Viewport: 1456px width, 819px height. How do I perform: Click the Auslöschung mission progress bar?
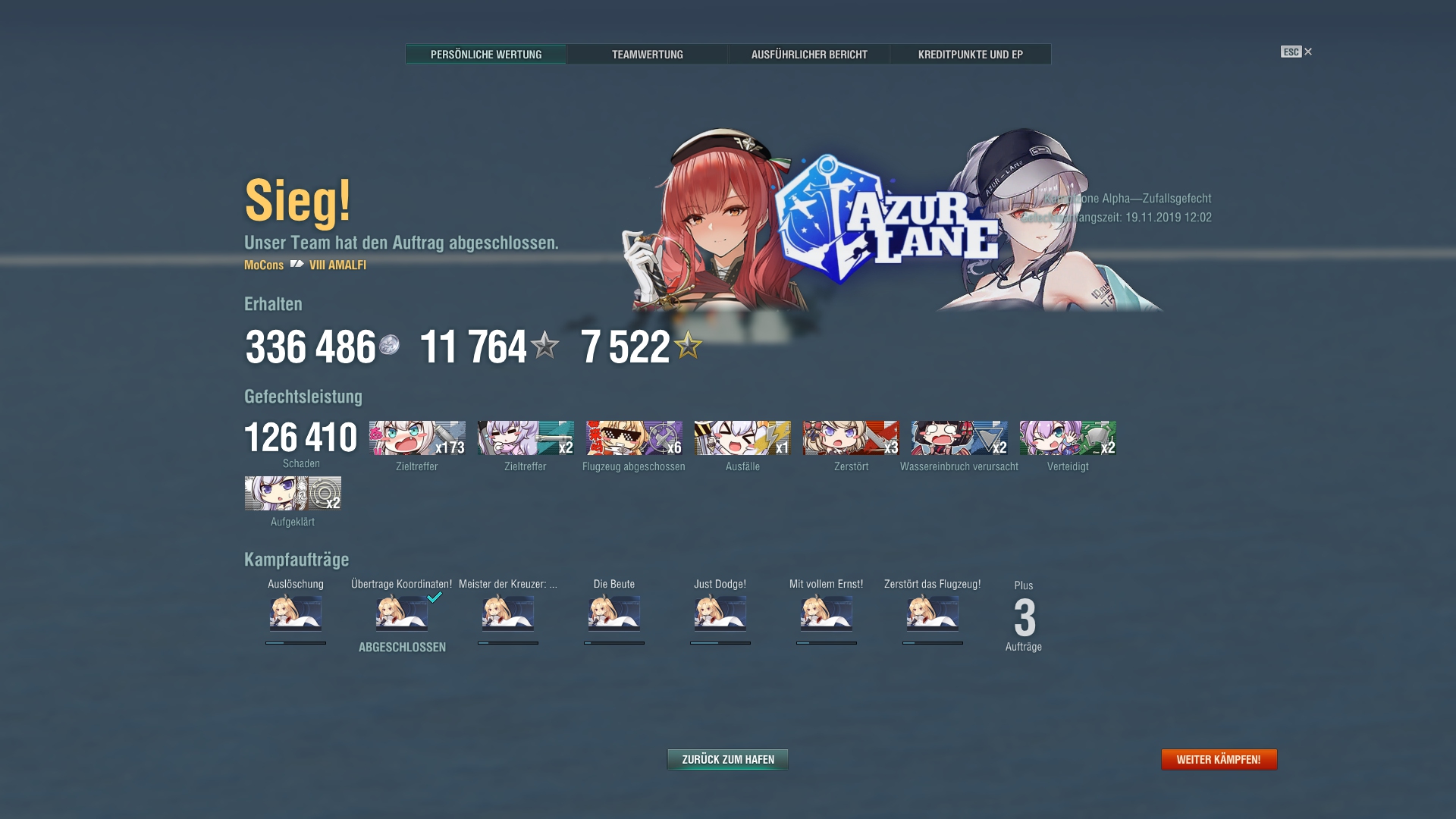(x=295, y=642)
